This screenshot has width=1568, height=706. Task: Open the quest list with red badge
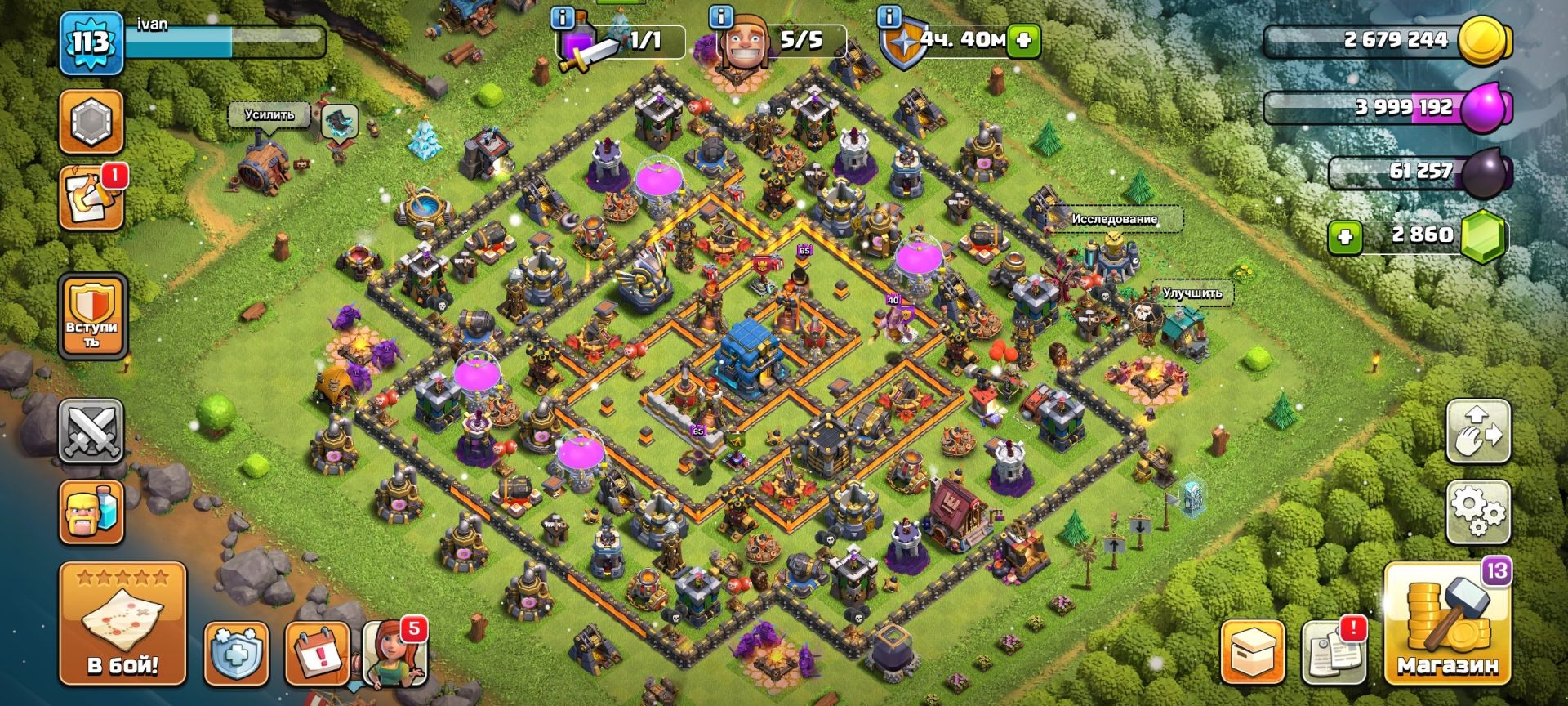(91, 199)
